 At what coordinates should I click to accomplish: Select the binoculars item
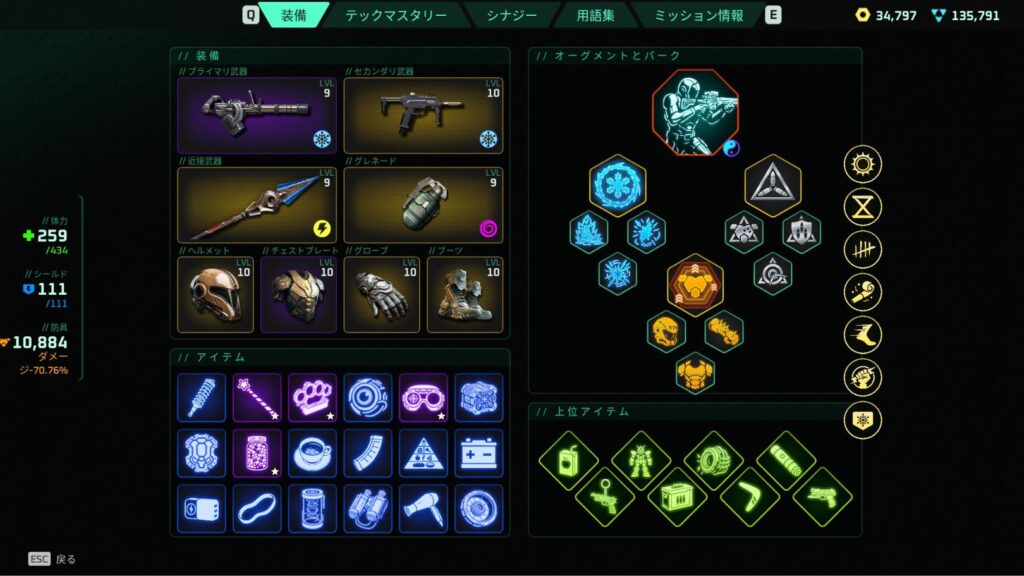(368, 507)
